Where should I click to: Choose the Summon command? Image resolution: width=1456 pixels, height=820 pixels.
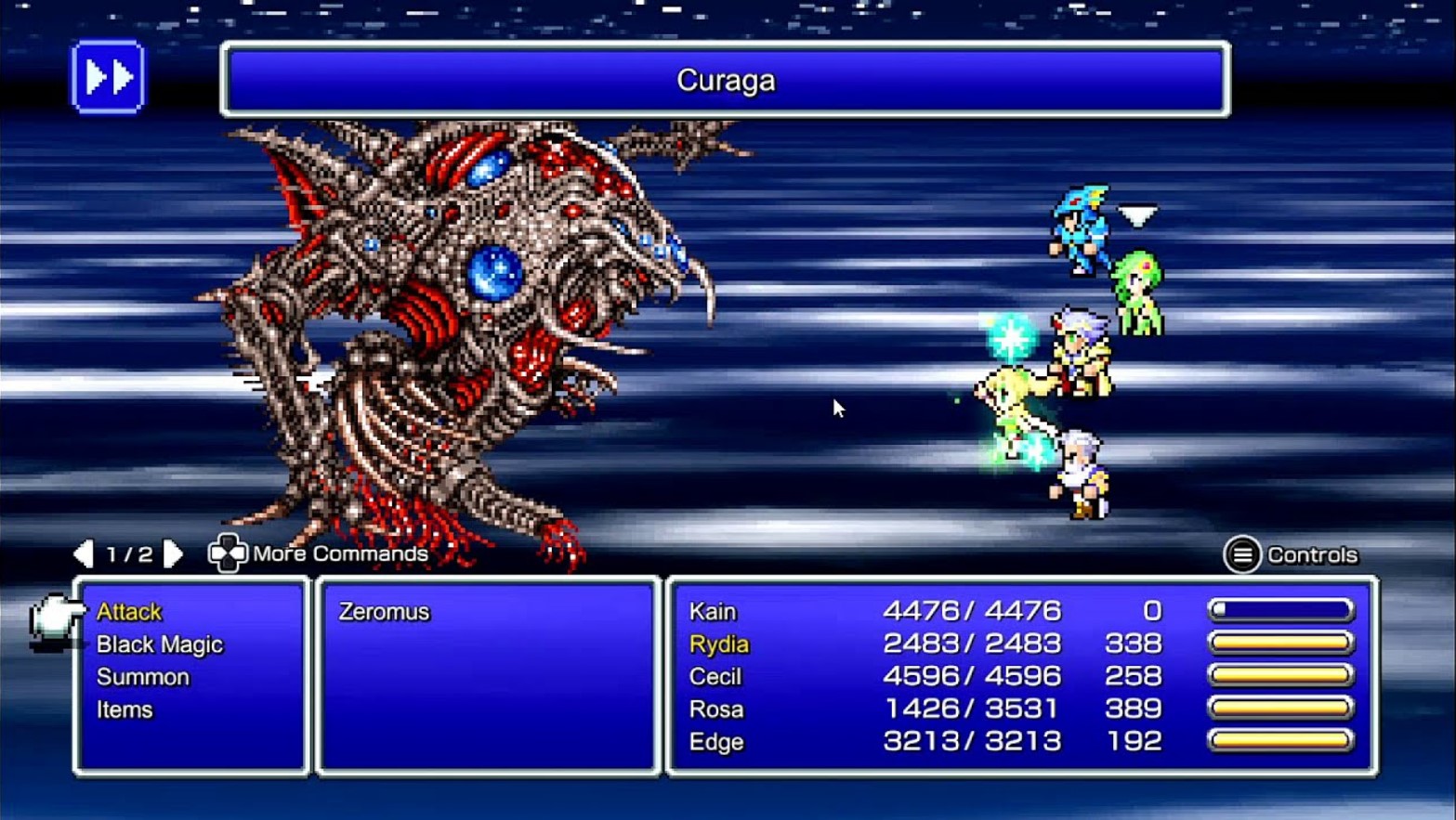[142, 676]
